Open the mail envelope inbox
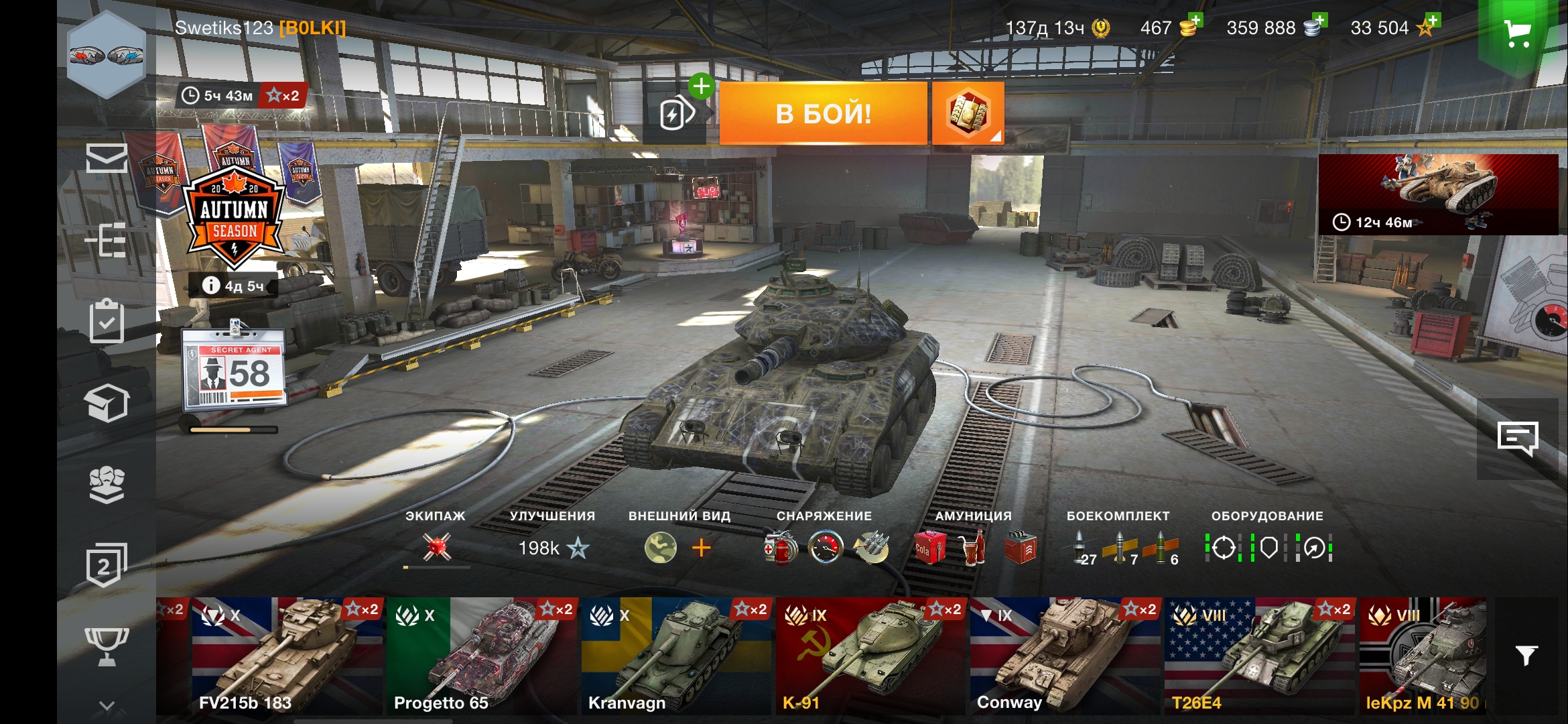This screenshot has height=724, width=1568. coord(107,158)
